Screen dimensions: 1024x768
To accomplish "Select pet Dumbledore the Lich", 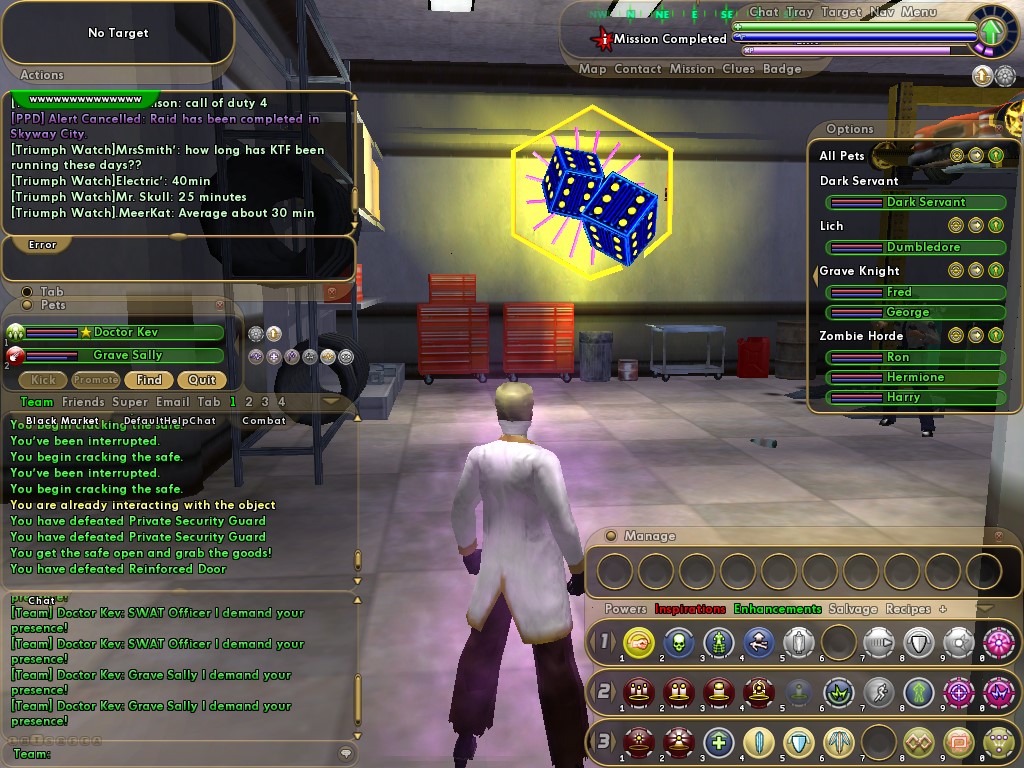I will 922,247.
